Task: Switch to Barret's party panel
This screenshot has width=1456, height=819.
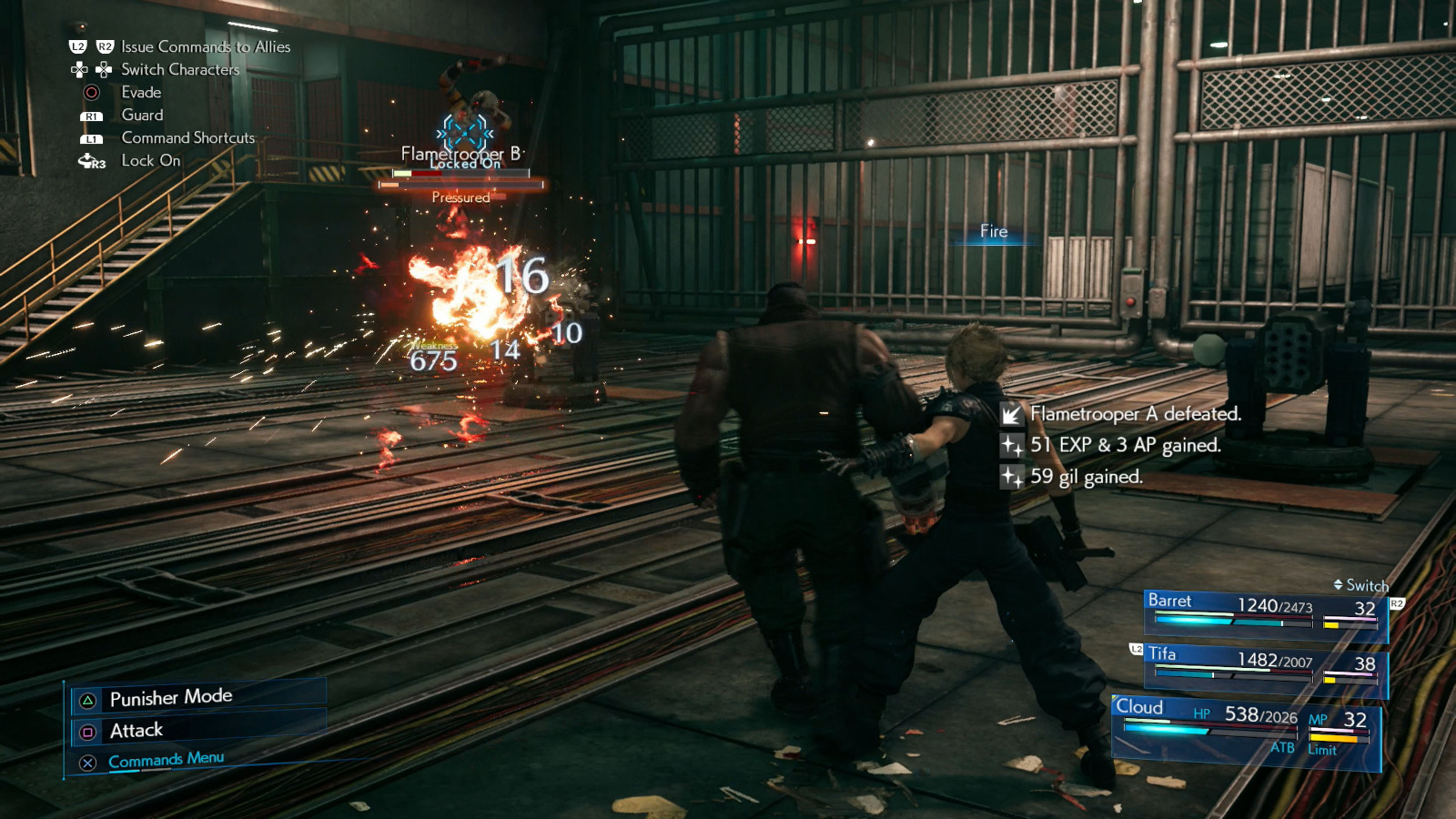Action: point(1264,613)
